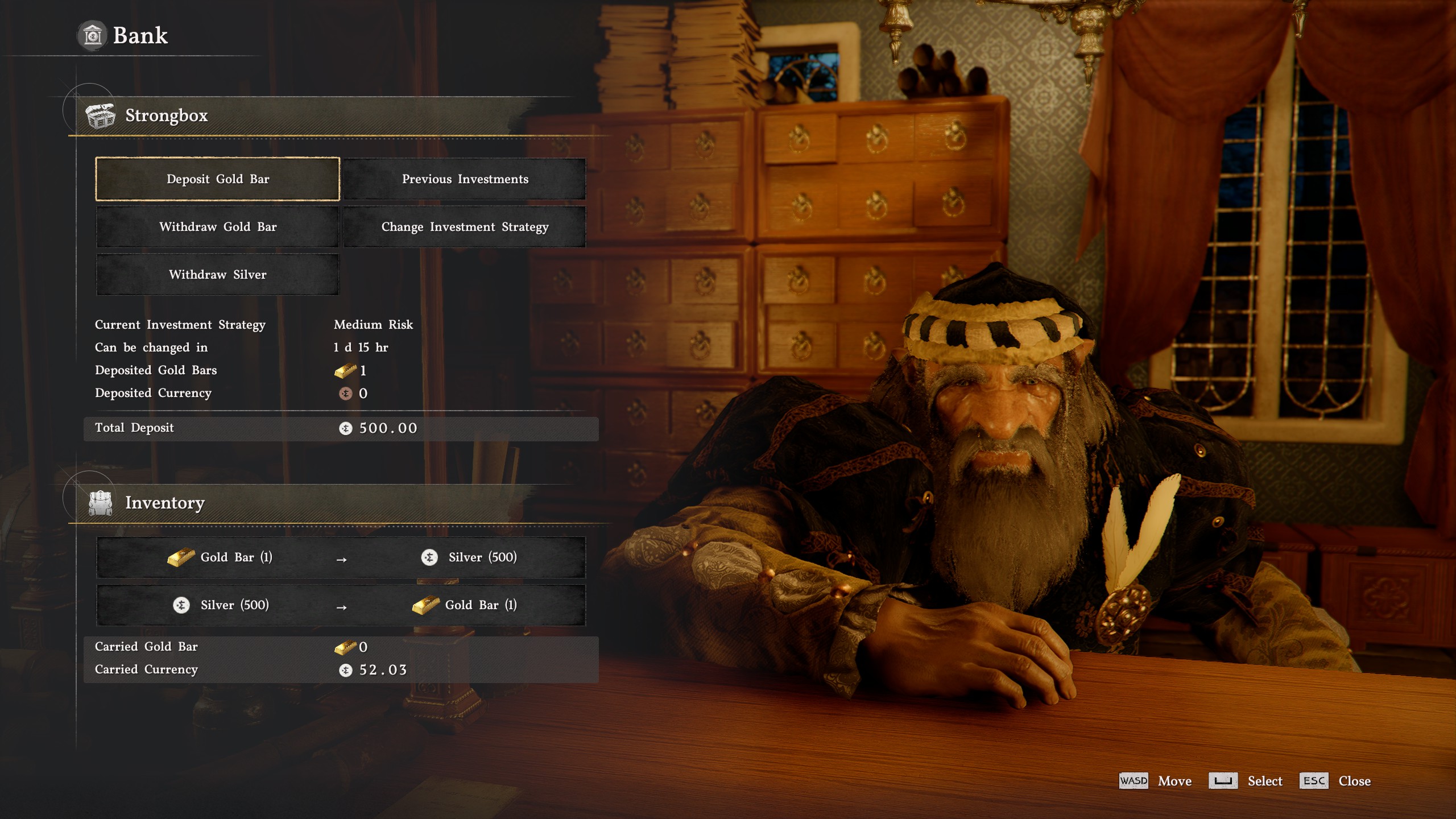
Task: Click the Withdraw Silver button
Action: 217,275
